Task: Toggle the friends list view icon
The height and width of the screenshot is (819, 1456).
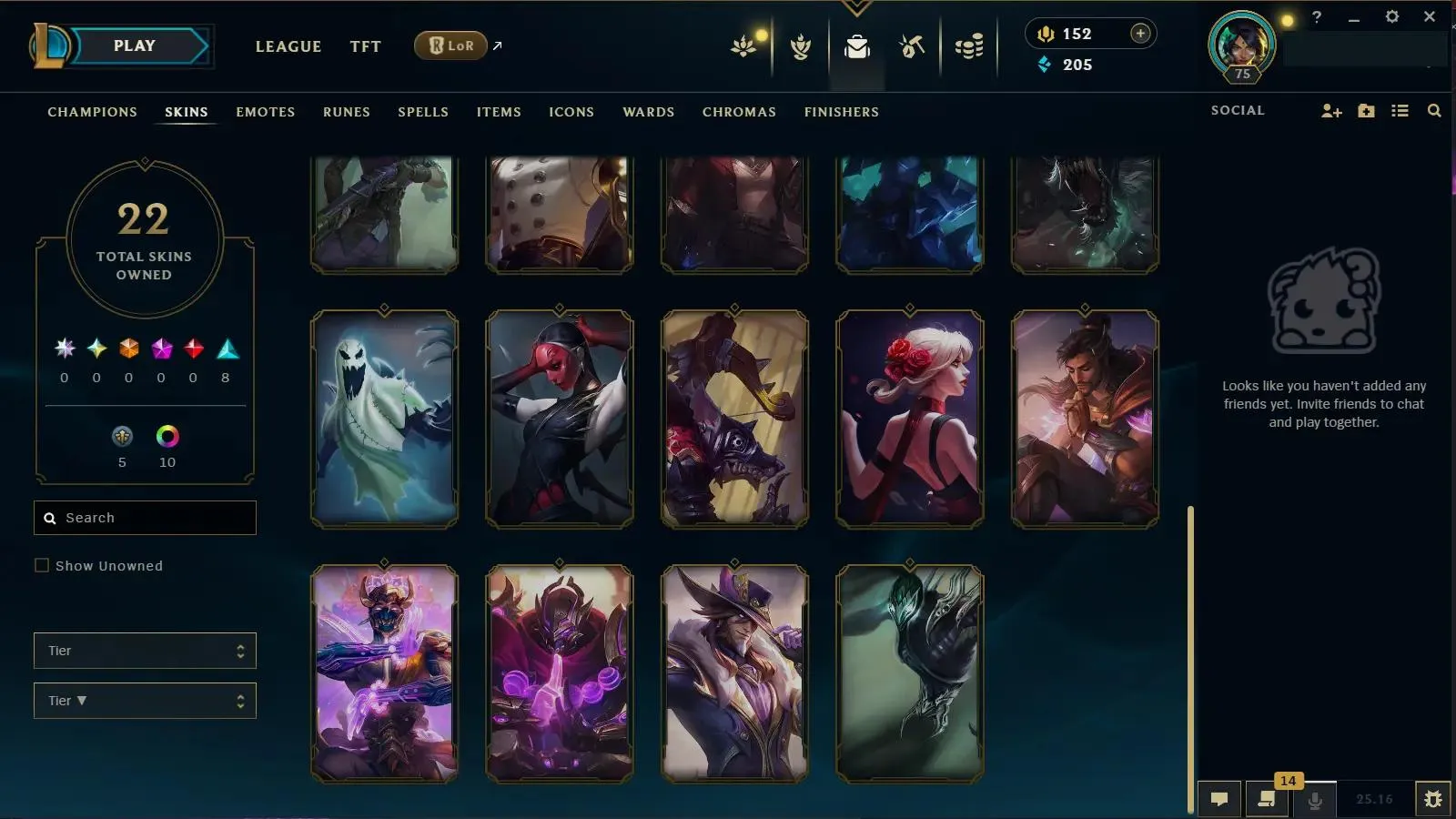Action: tap(1400, 110)
